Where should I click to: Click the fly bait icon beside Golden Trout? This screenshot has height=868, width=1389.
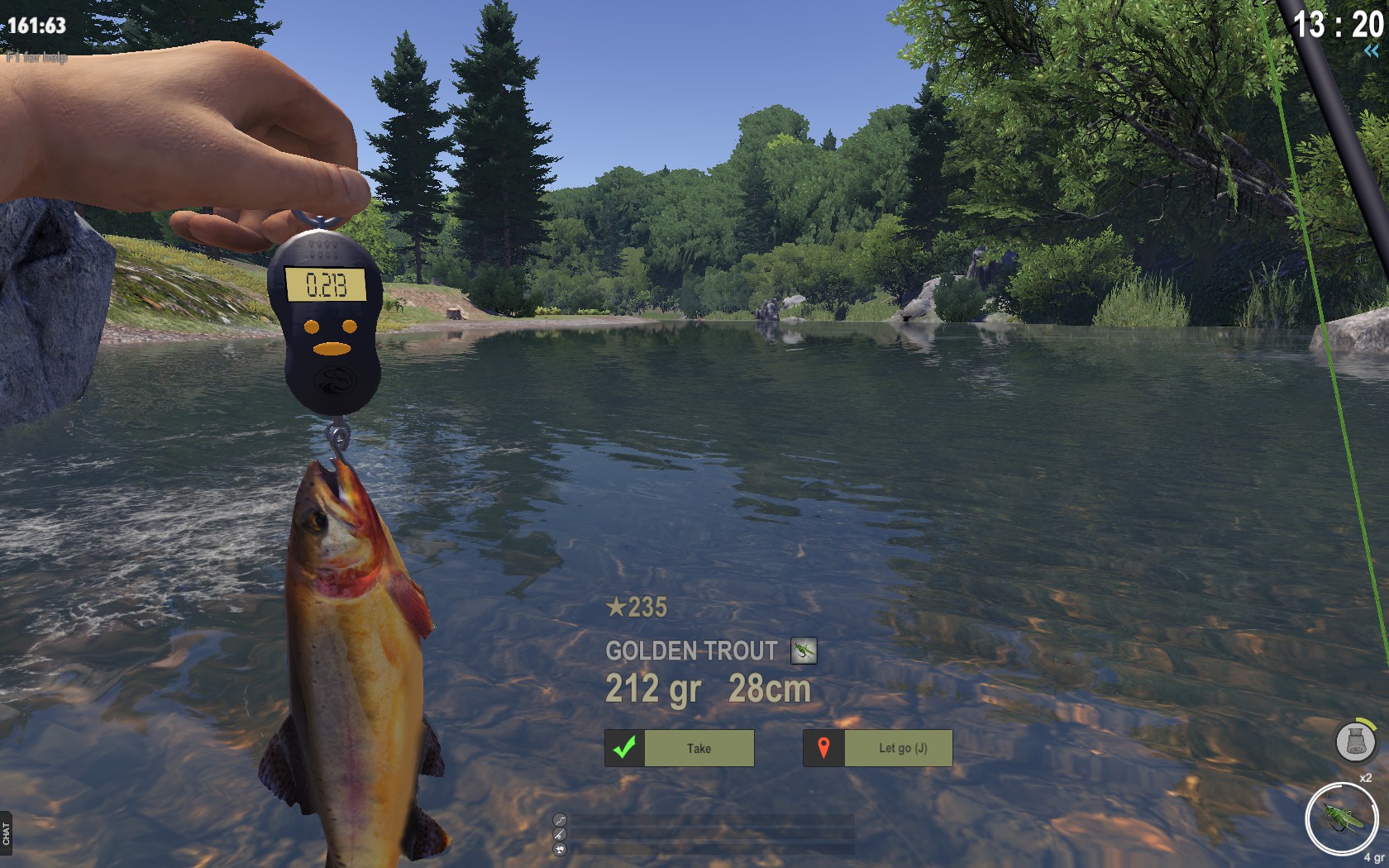(x=803, y=651)
